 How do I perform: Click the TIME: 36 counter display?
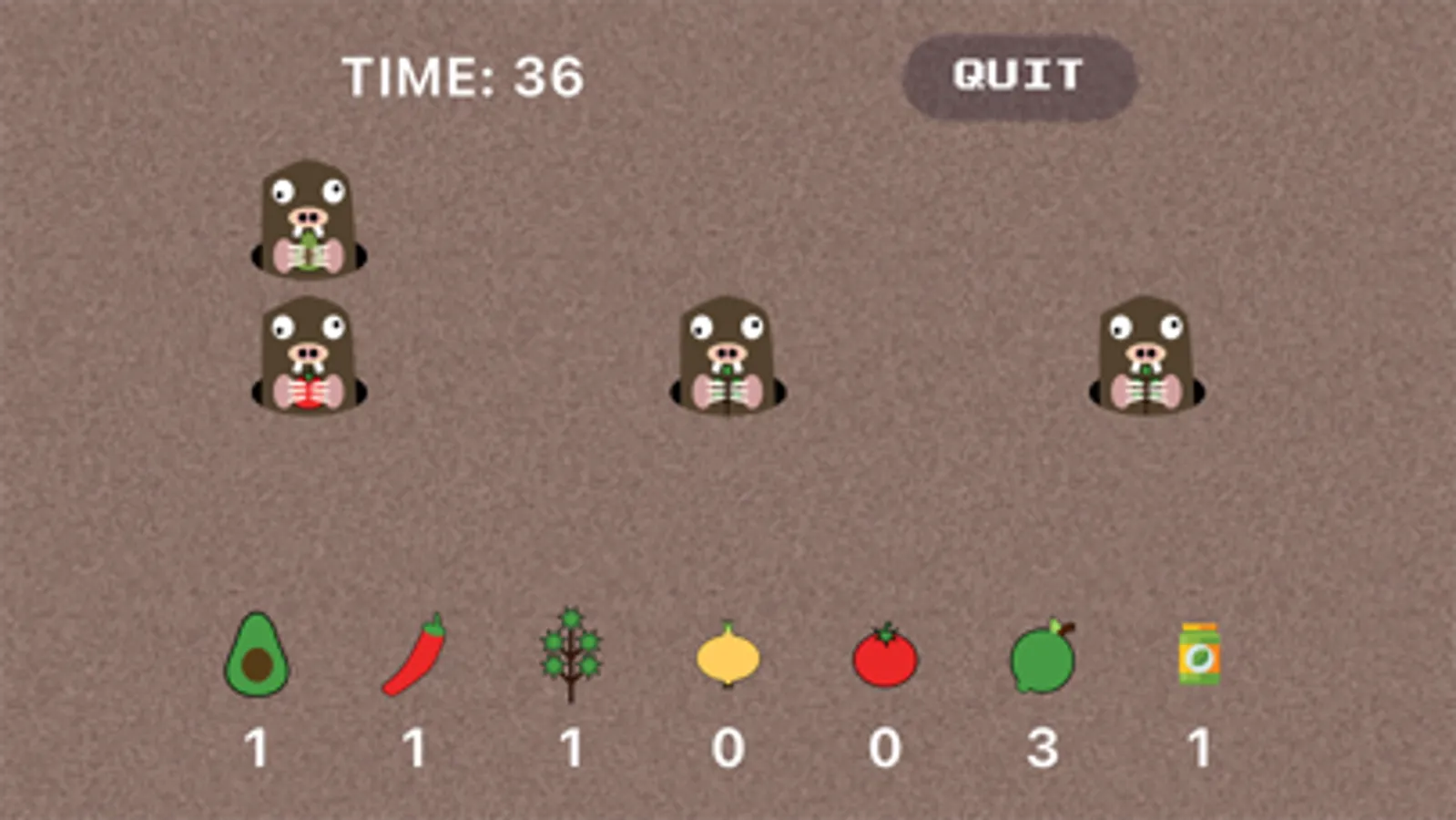pyautogui.click(x=464, y=75)
